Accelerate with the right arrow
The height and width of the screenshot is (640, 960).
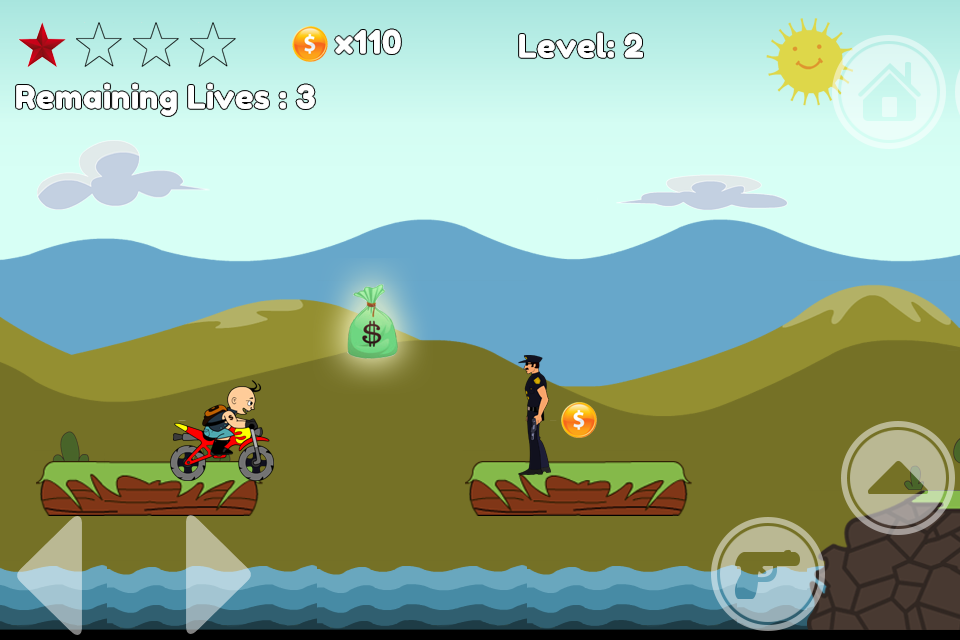point(215,574)
